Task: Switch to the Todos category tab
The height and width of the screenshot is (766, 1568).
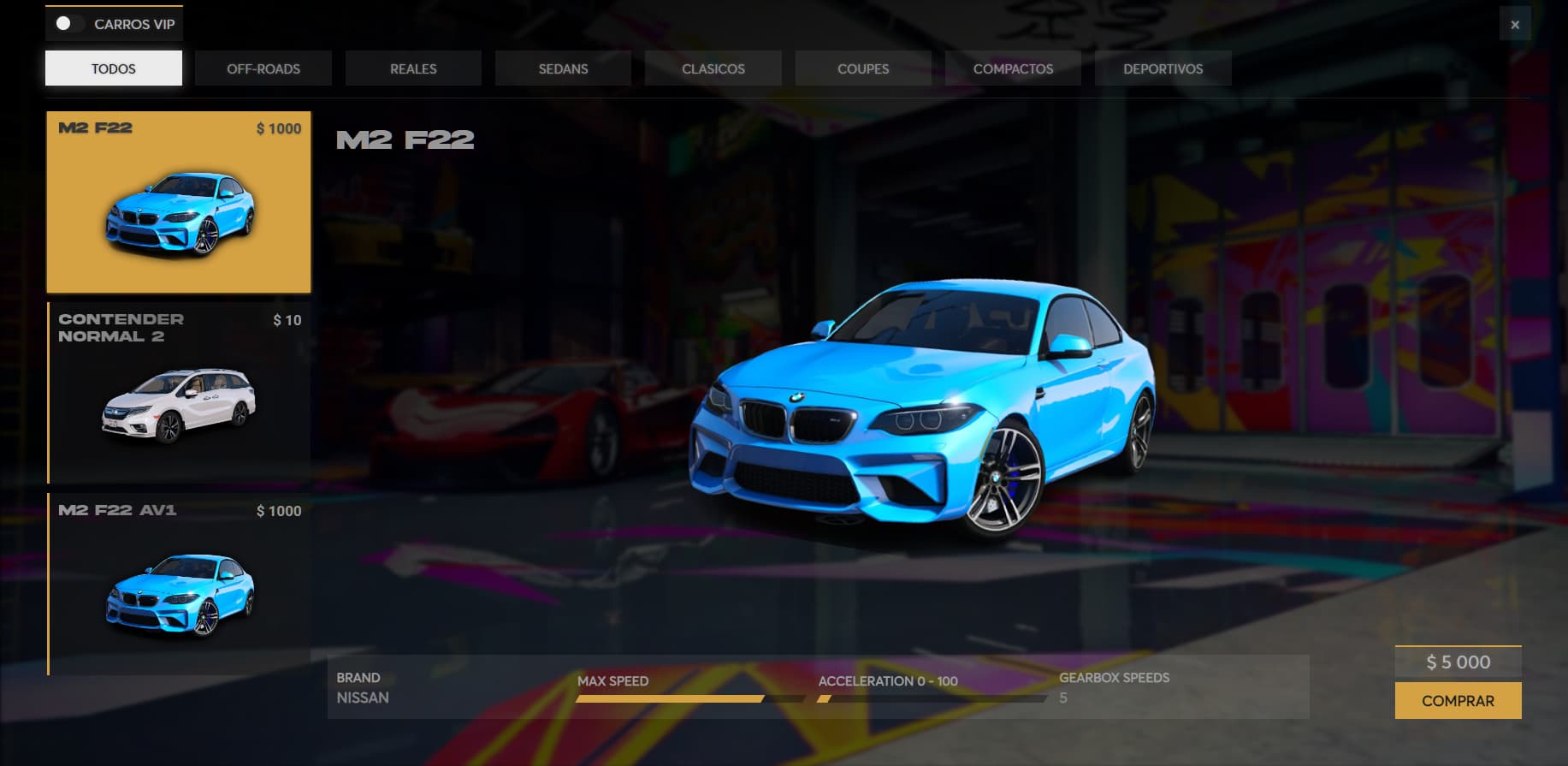Action: [x=114, y=68]
